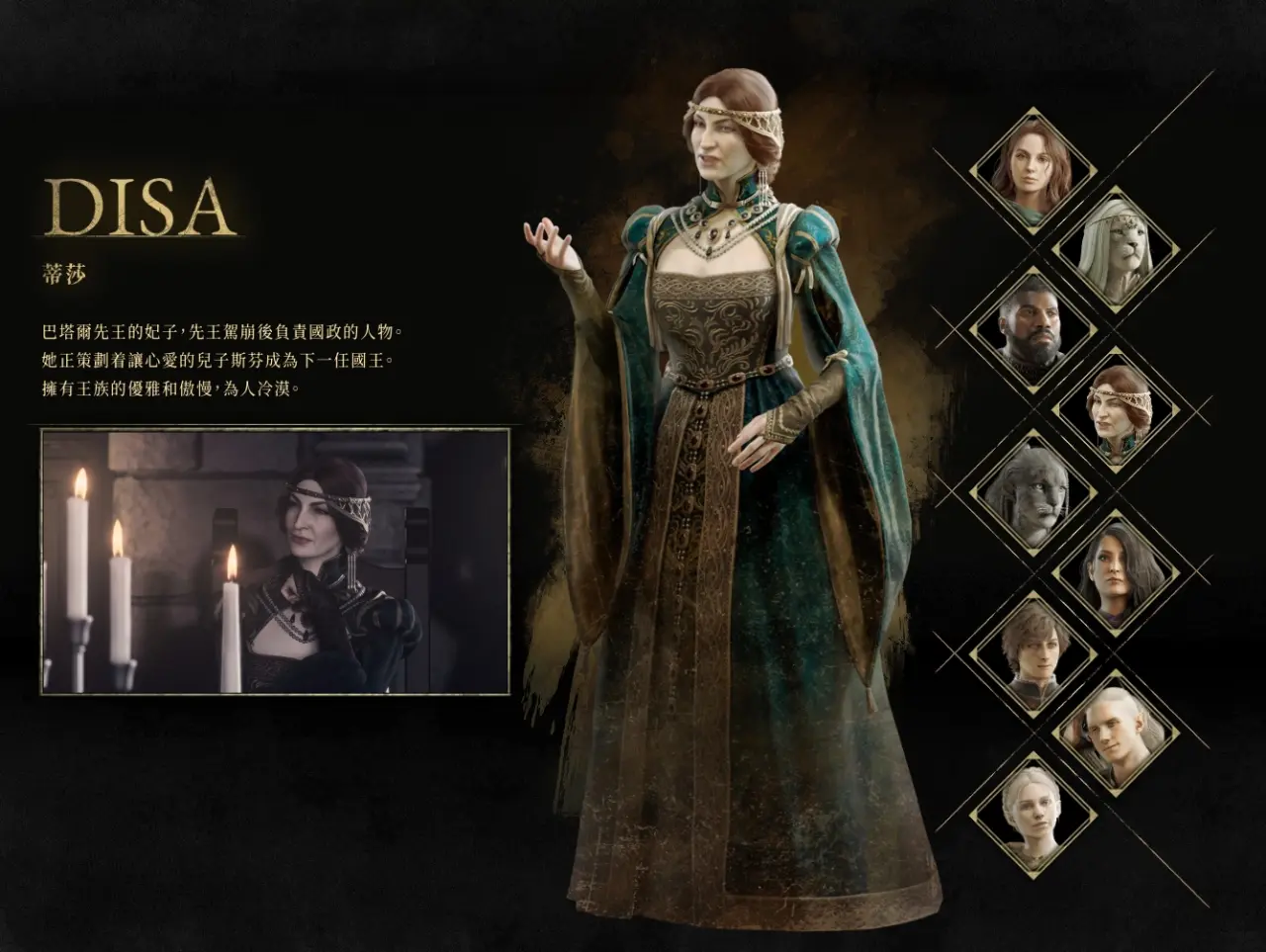This screenshot has width=1266, height=952.
Task: Choose the blonde woman portrait
Action: tap(1034, 815)
